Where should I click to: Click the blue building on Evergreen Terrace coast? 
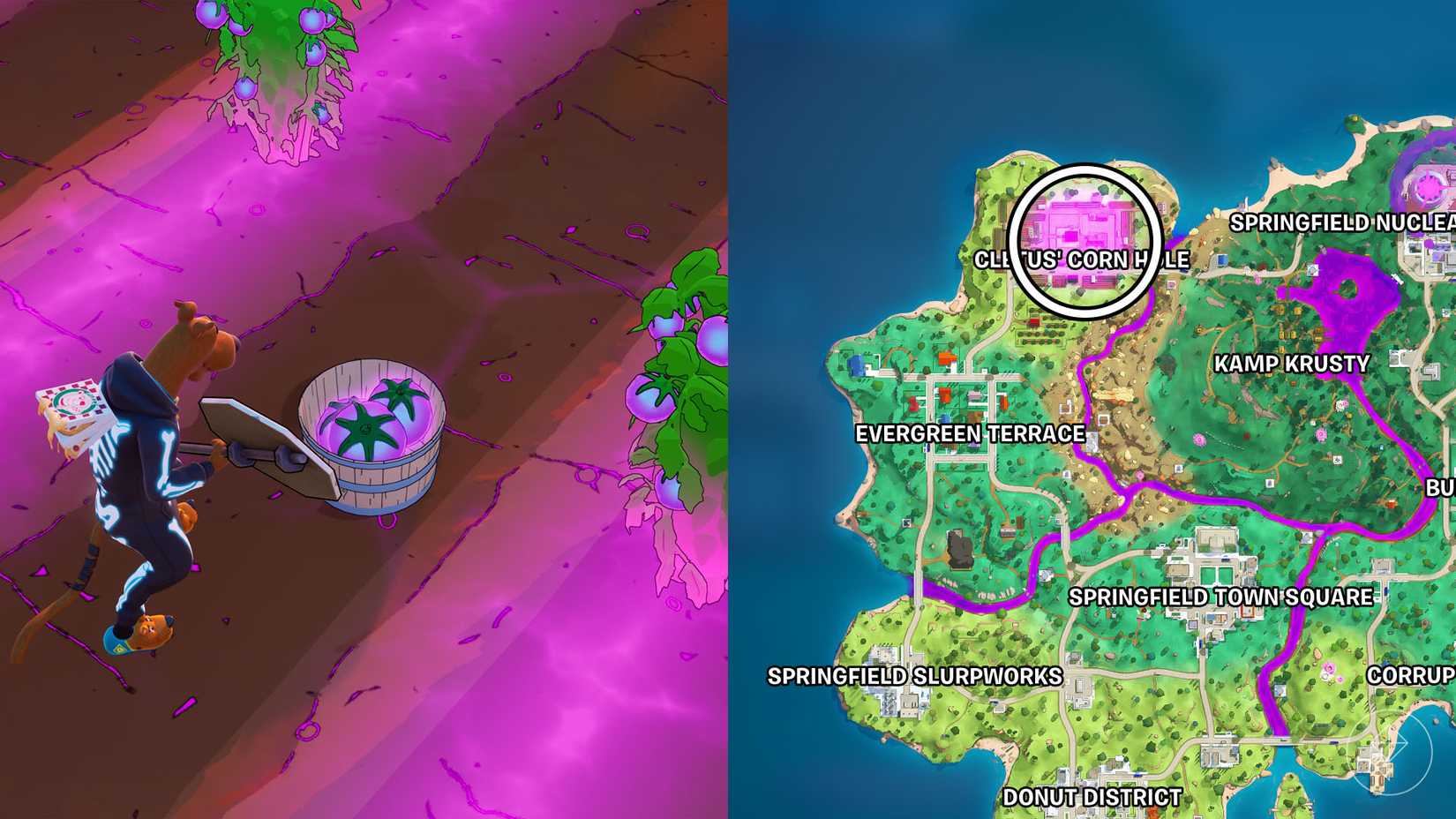[856, 365]
